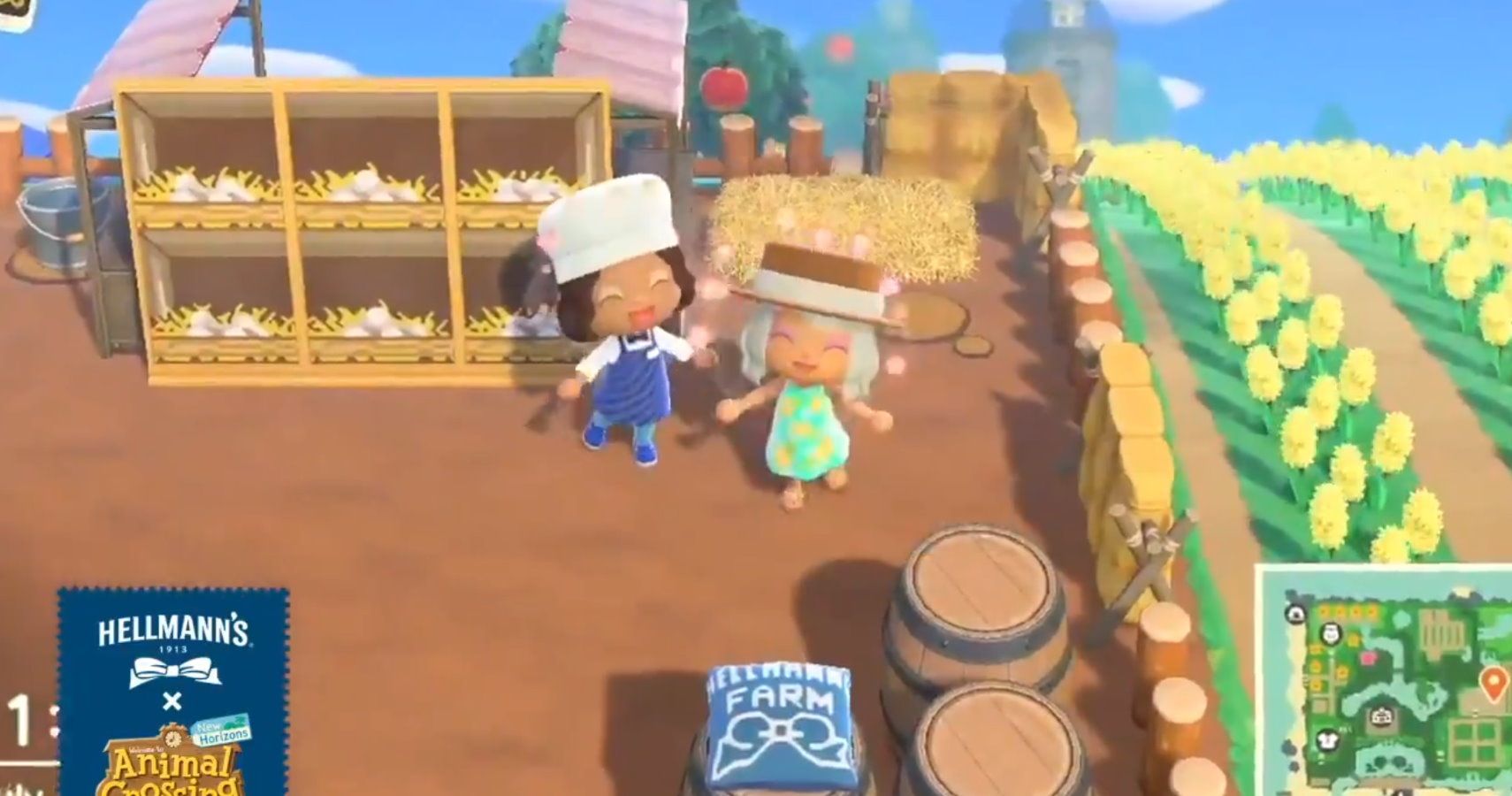The height and width of the screenshot is (796, 1512).
Task: Click the Hellmann's 1913 ribbon logo
Action: click(173, 670)
